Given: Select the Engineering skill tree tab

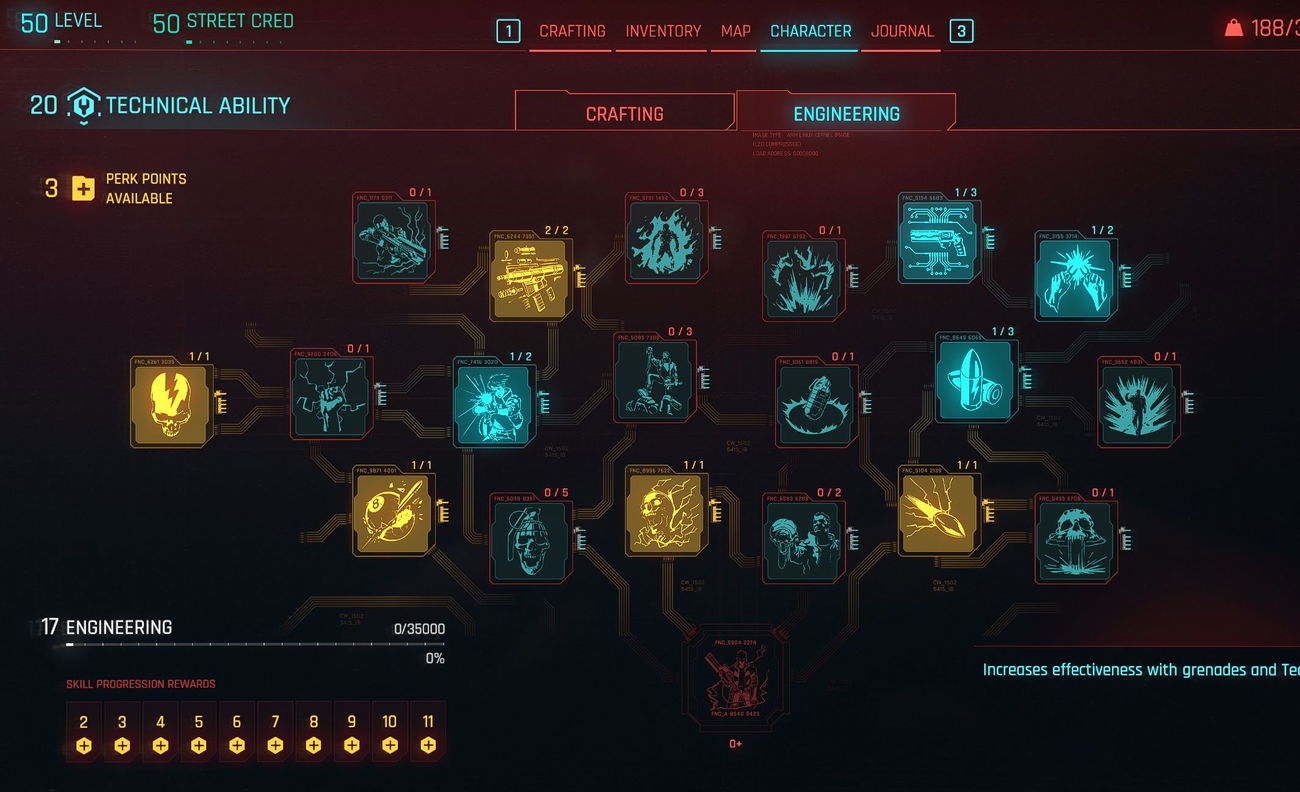Looking at the screenshot, I should (846, 114).
